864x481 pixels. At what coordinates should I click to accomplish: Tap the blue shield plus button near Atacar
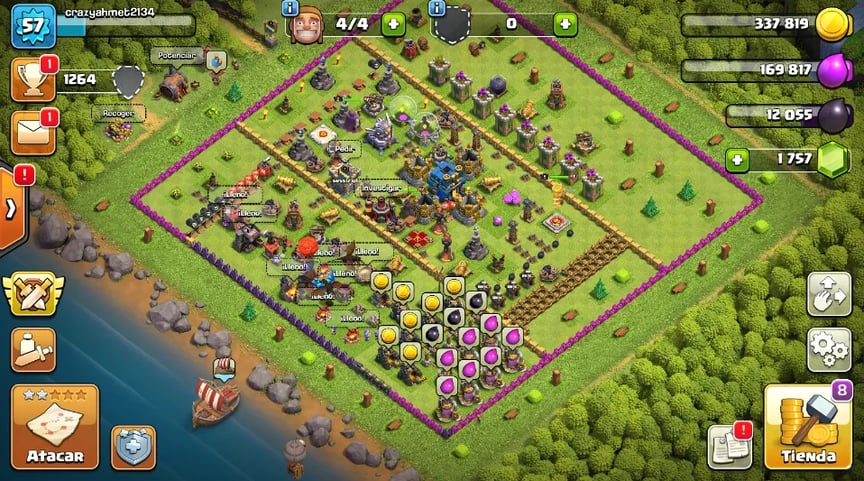click(133, 447)
